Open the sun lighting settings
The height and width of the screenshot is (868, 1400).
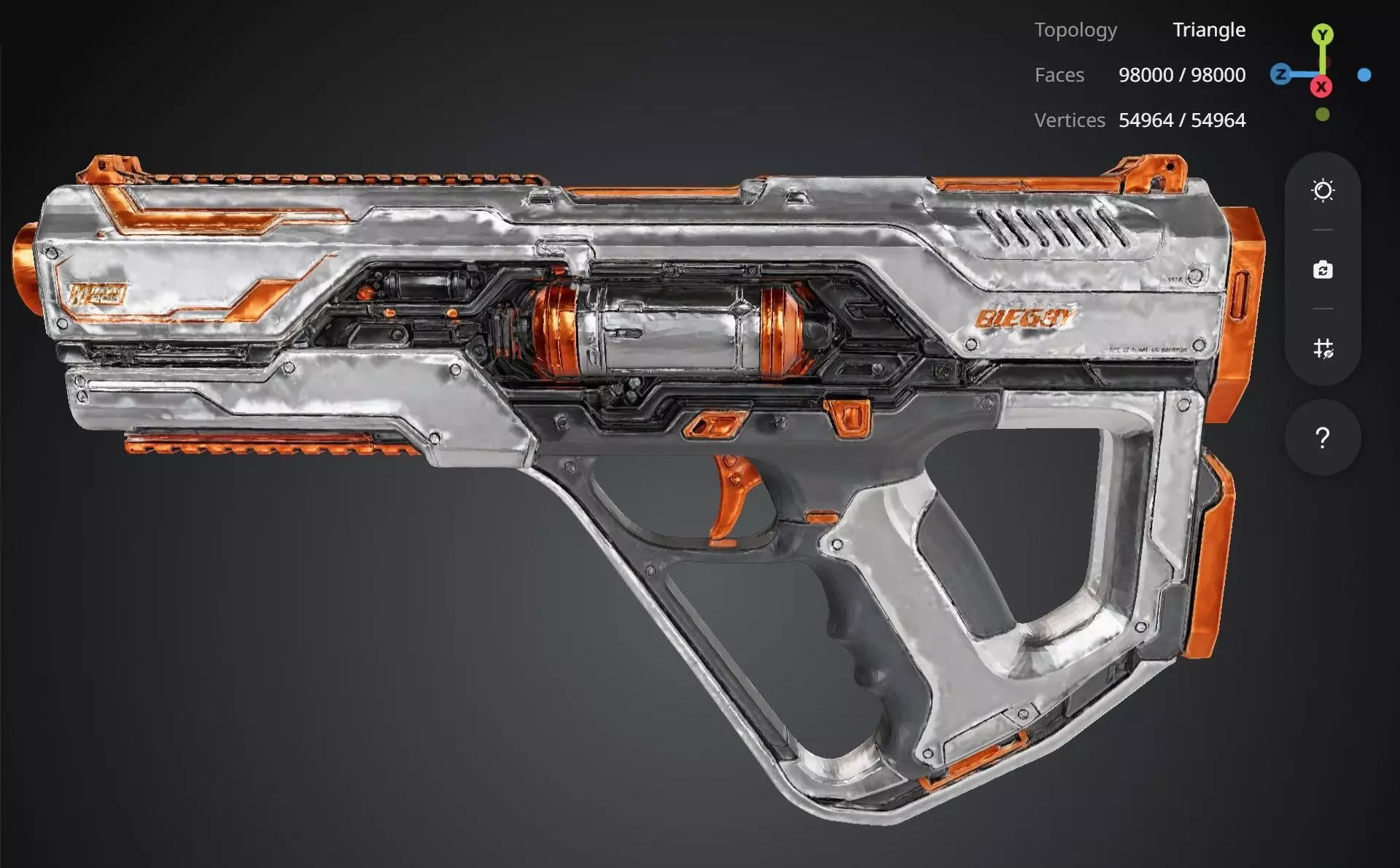pos(1323,191)
